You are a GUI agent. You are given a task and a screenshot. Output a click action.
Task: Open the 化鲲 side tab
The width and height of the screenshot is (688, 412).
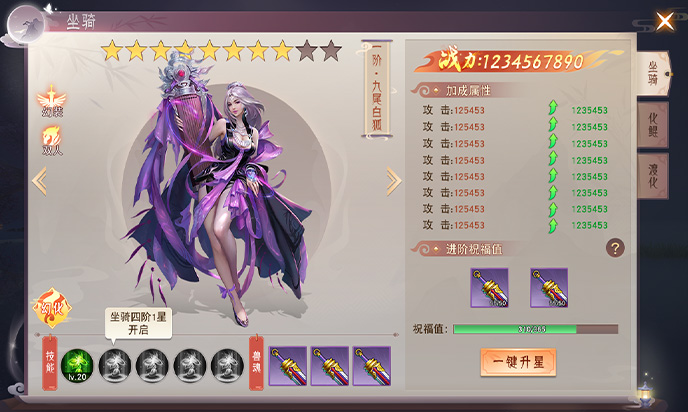[x=653, y=126]
